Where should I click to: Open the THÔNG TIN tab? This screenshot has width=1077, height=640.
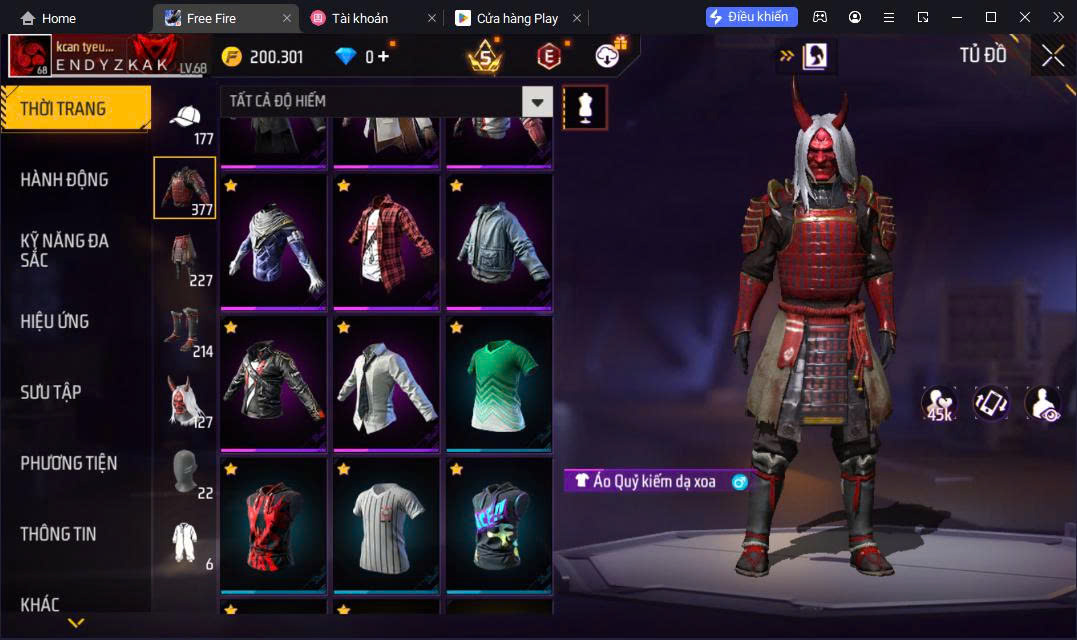coord(58,534)
